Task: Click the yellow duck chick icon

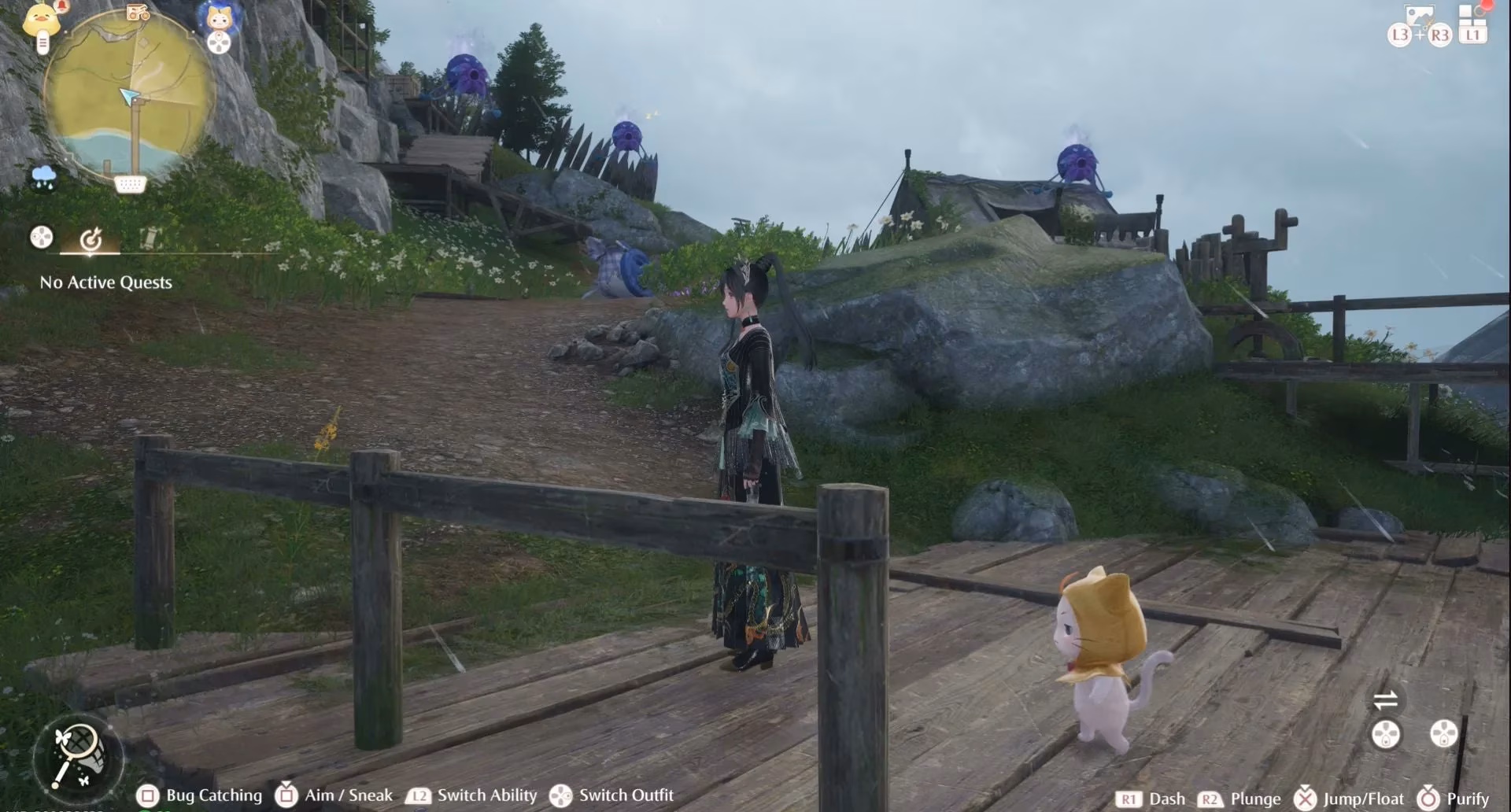Action: click(42, 17)
